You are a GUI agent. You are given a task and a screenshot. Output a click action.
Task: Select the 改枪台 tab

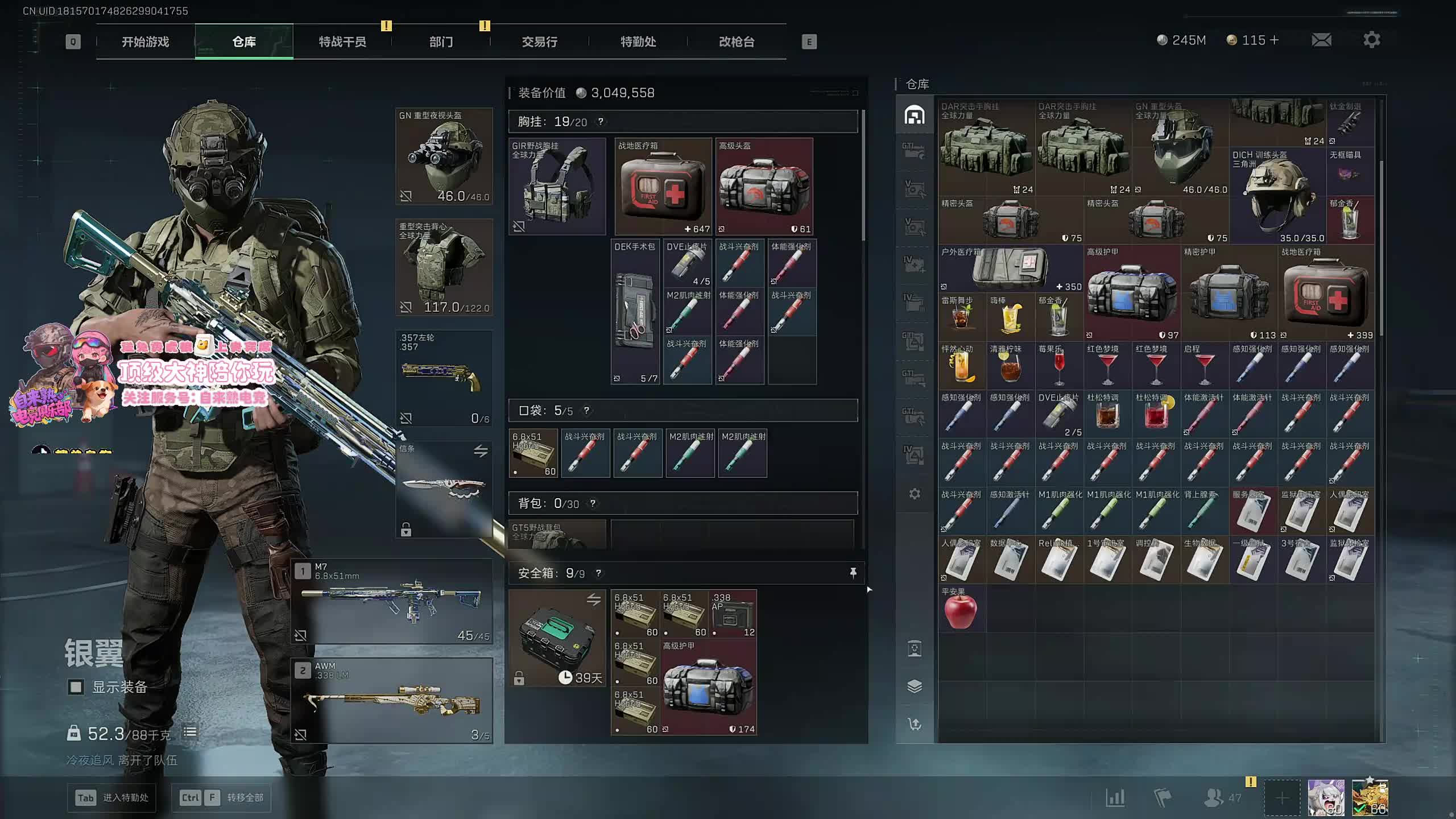click(737, 42)
